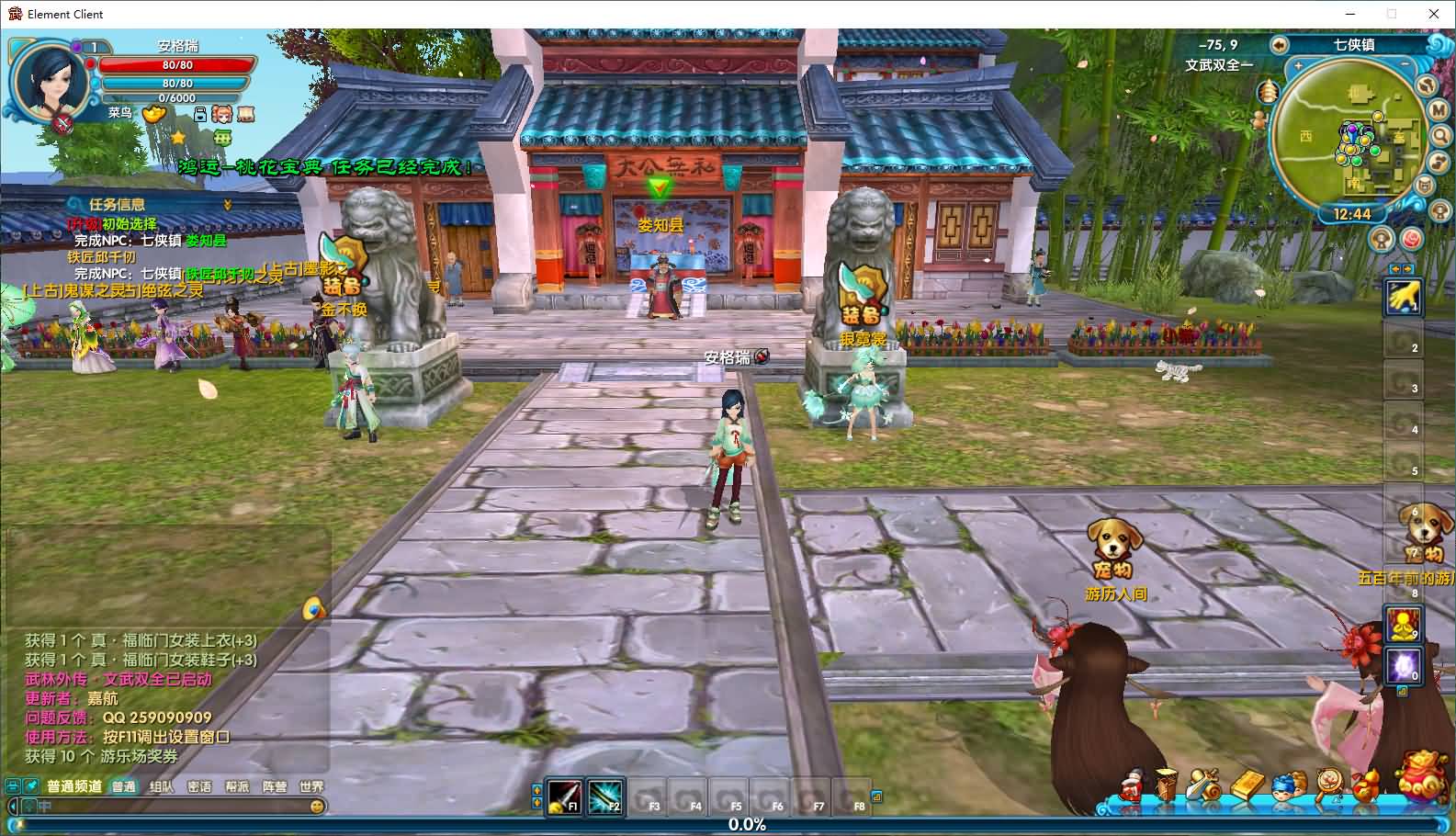The height and width of the screenshot is (836, 1456).
Task: Activate the F1 staff skill
Action: click(x=563, y=796)
